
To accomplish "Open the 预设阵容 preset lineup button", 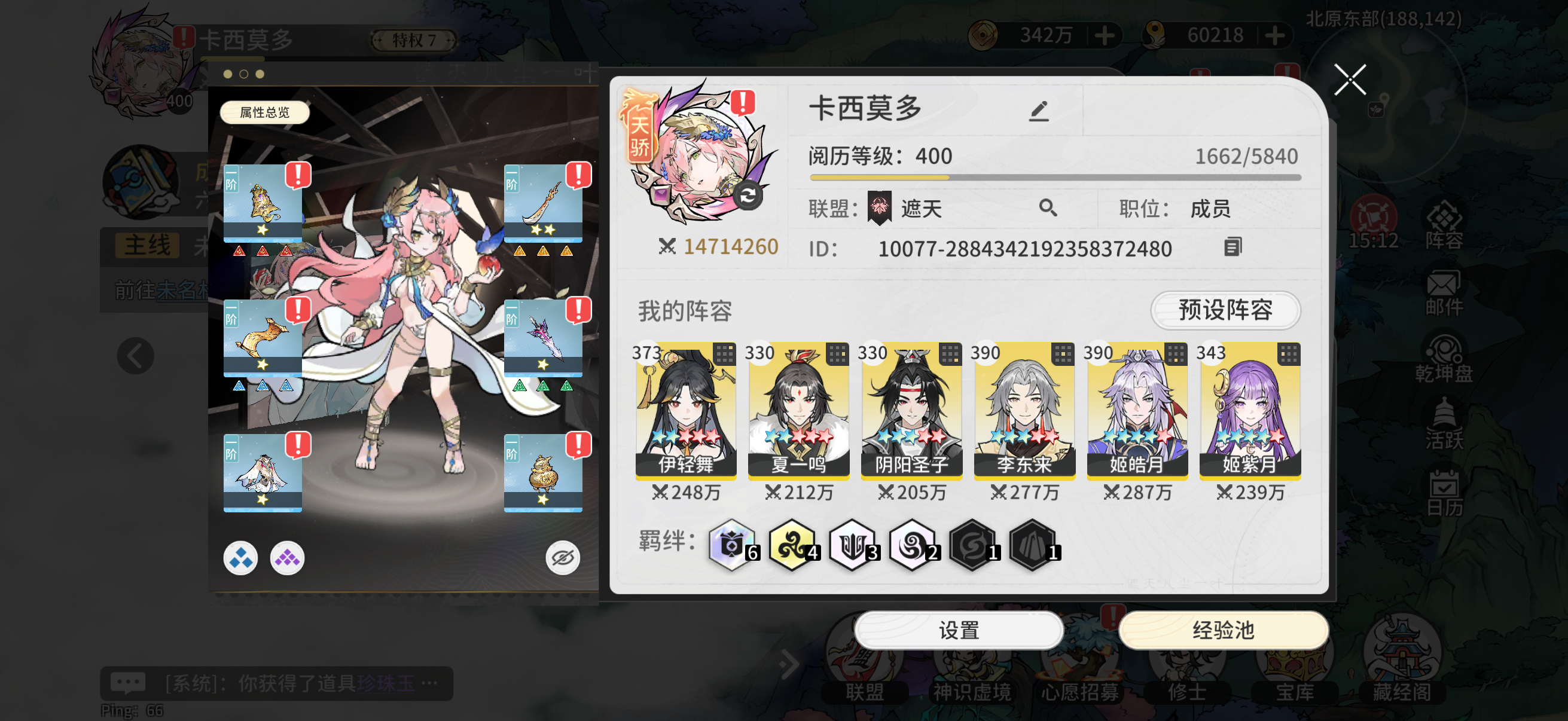I will point(1225,311).
